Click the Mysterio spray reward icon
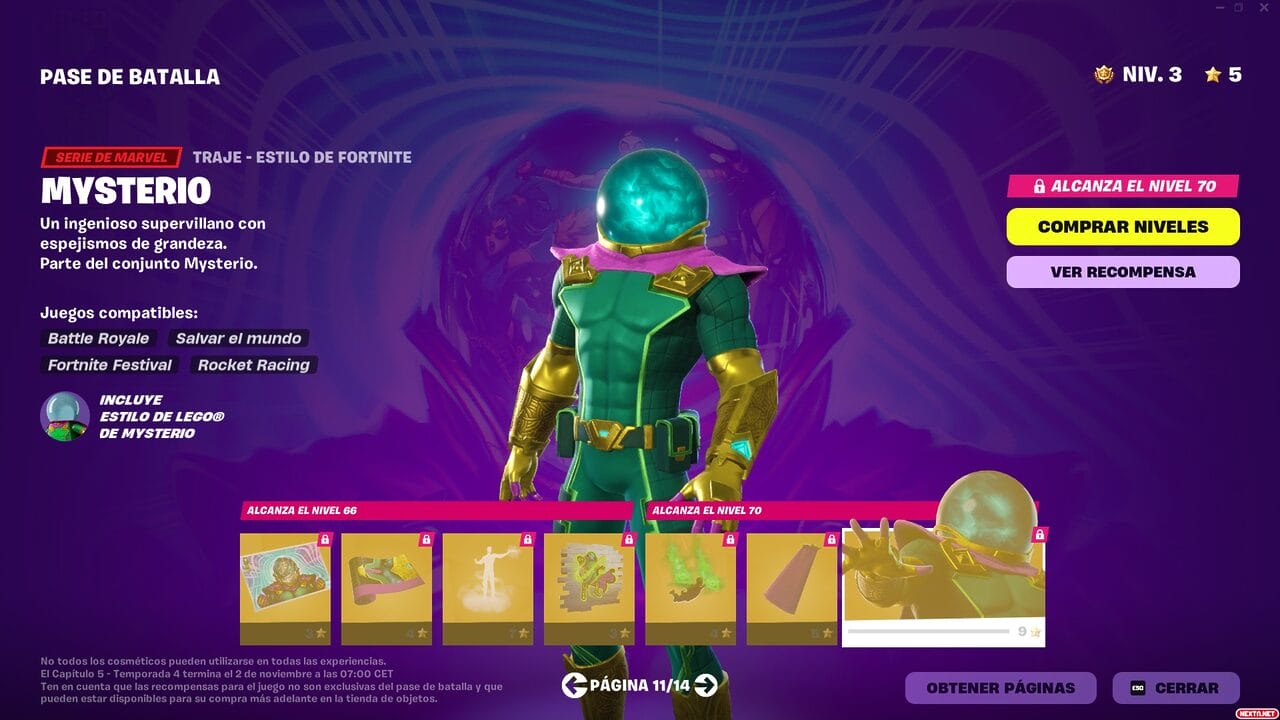The image size is (1280, 720). [x=588, y=580]
